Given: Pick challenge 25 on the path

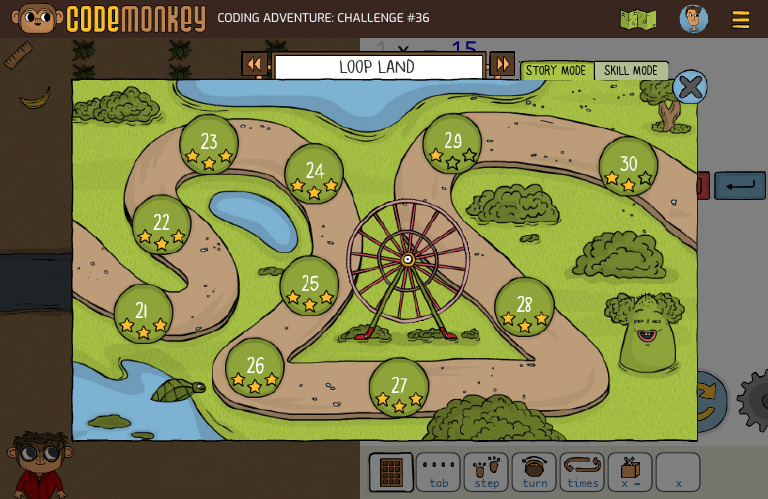Looking at the screenshot, I should 310,286.
